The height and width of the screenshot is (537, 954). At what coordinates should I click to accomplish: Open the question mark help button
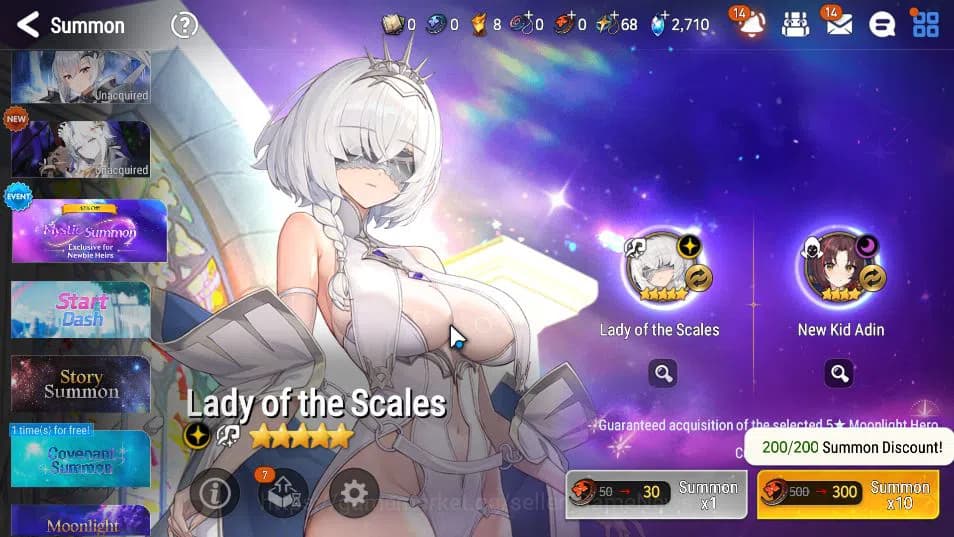184,25
